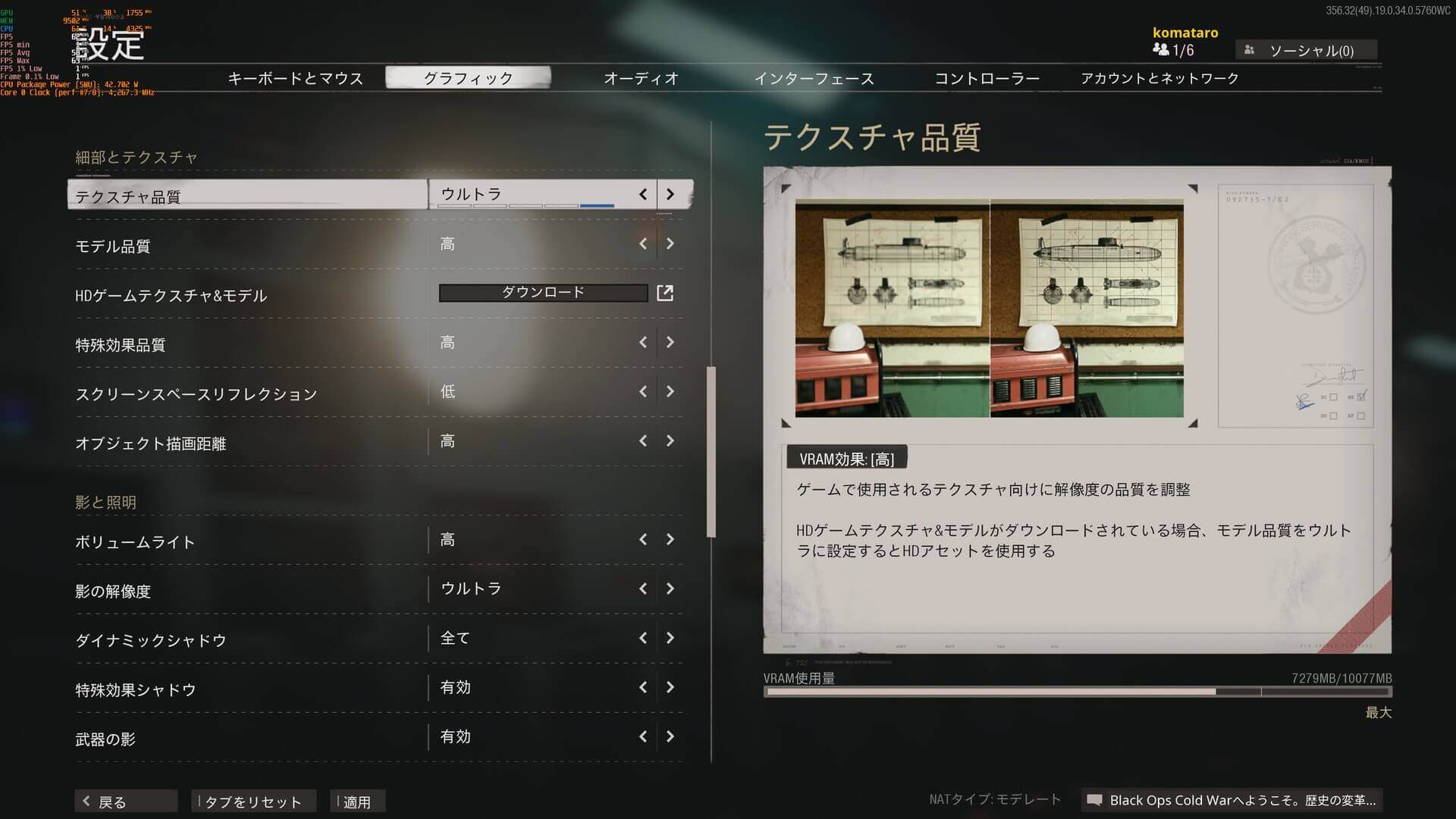
Task: Go to the コントローラー tab
Action: coord(987,78)
